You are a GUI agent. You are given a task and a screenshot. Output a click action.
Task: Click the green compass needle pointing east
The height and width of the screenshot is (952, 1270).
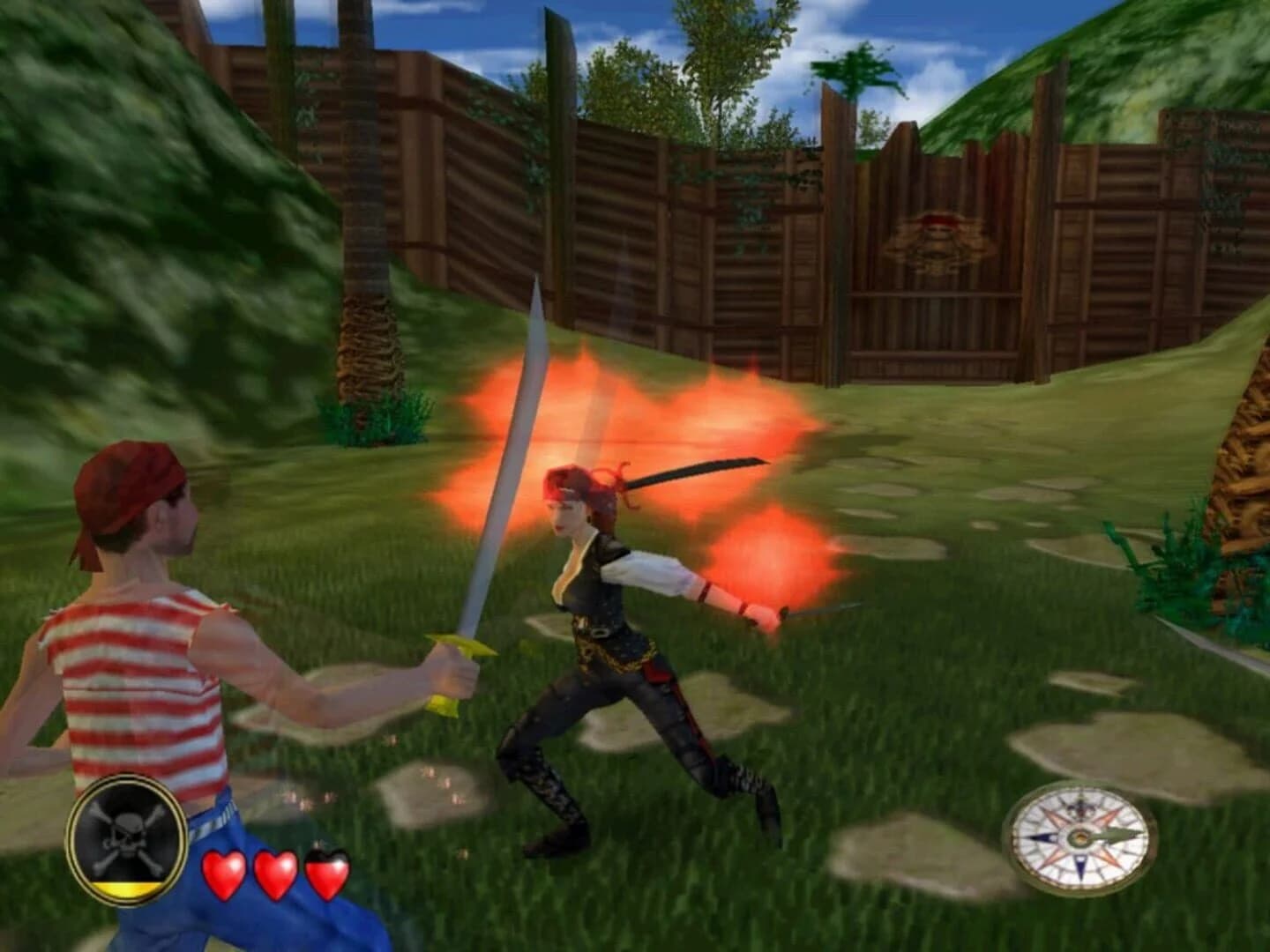pos(1117,836)
